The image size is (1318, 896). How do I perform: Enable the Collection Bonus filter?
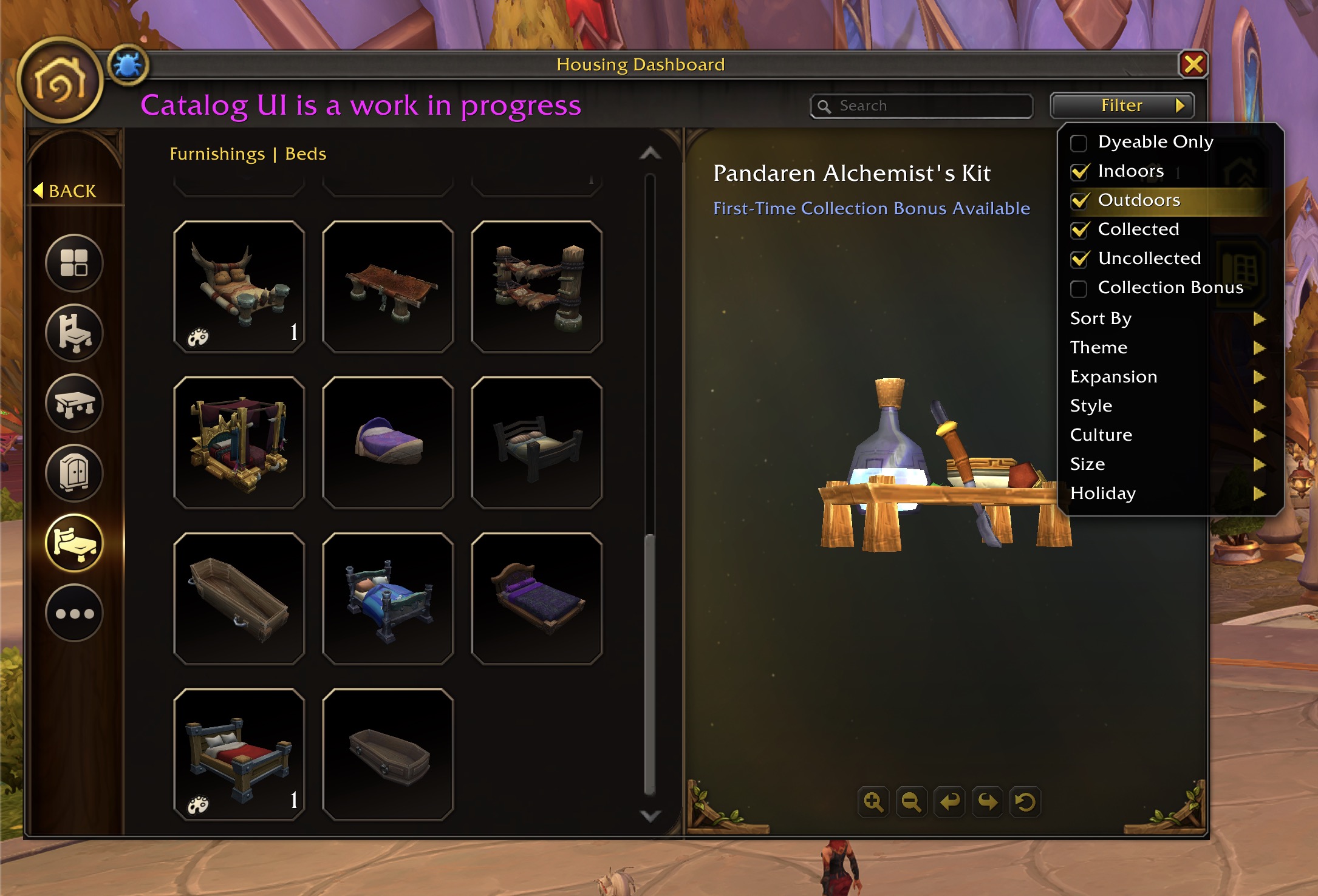click(x=1079, y=289)
